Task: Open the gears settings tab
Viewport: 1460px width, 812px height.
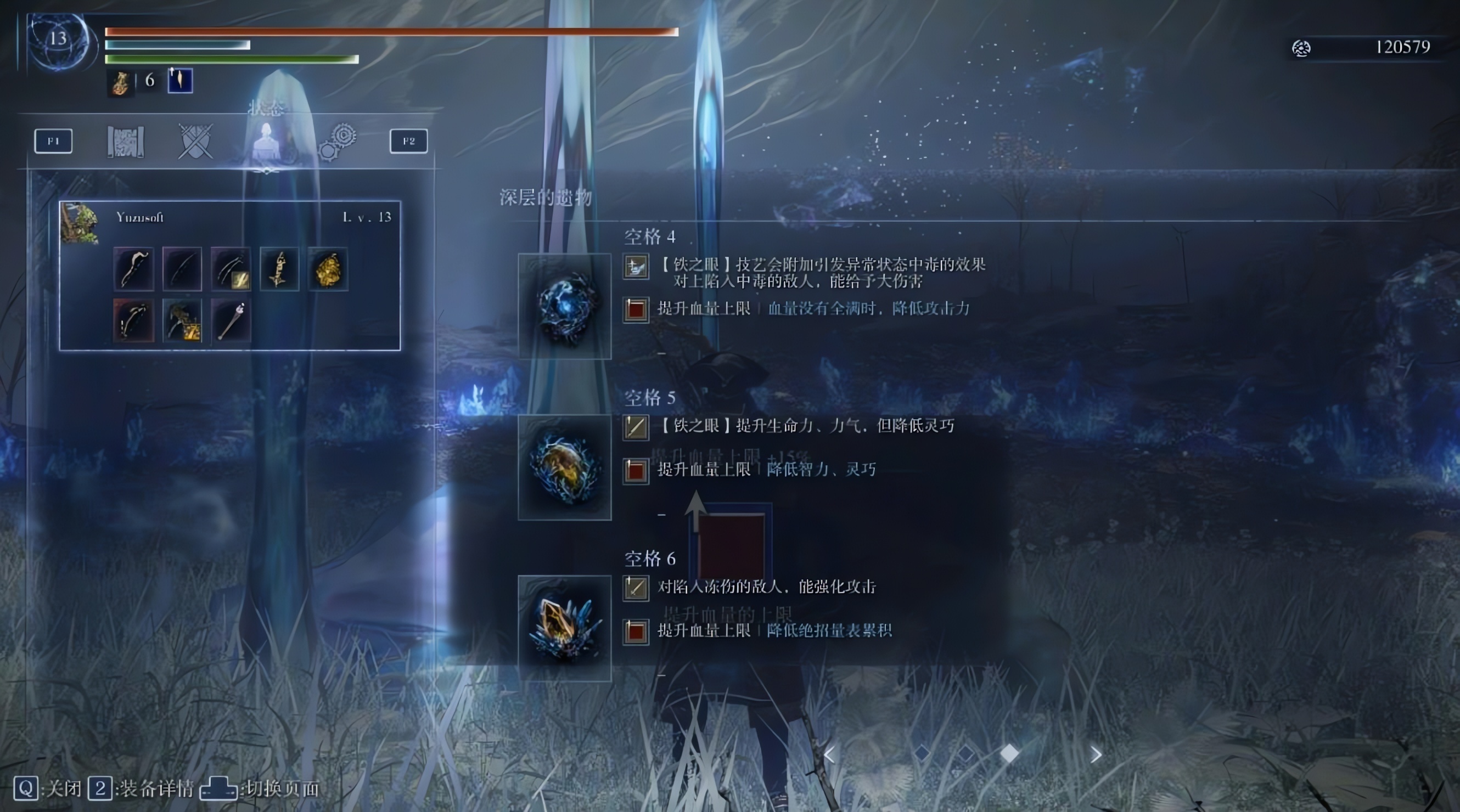Action: tap(338, 142)
